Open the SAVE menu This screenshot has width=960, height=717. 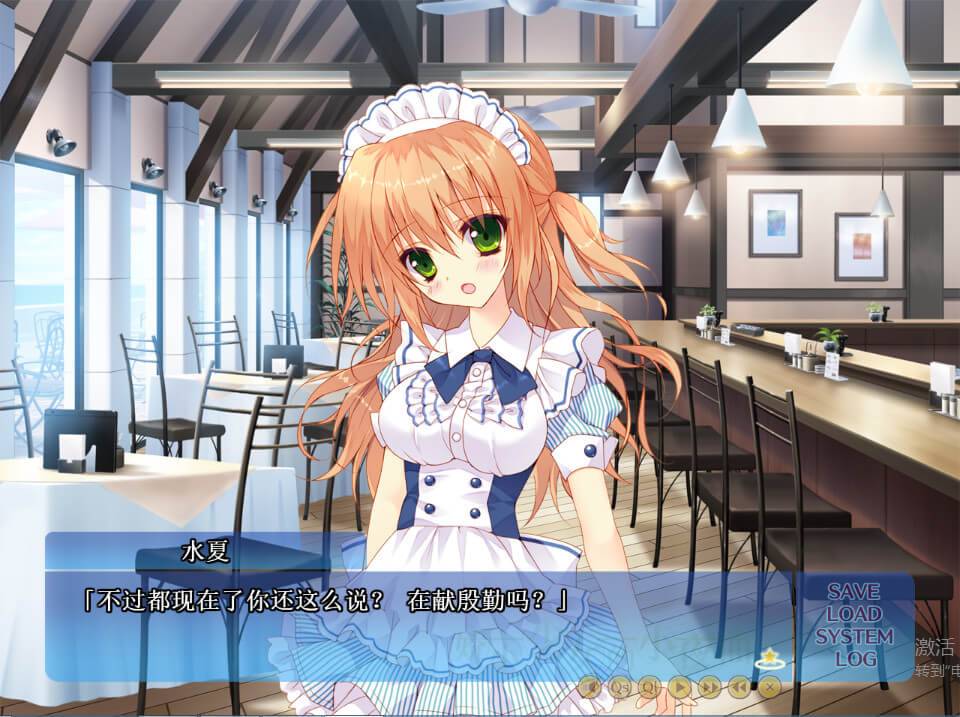click(853, 591)
